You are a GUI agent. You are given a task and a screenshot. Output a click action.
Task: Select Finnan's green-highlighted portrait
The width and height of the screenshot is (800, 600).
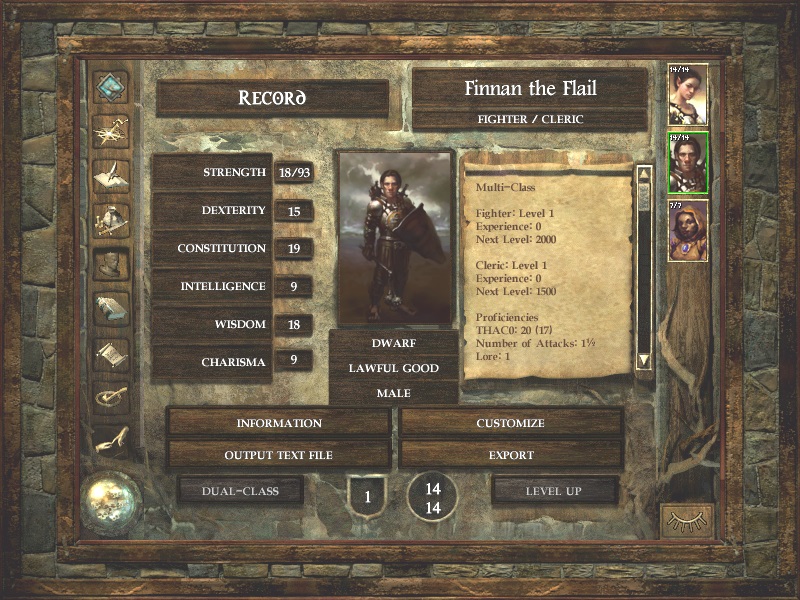688,162
